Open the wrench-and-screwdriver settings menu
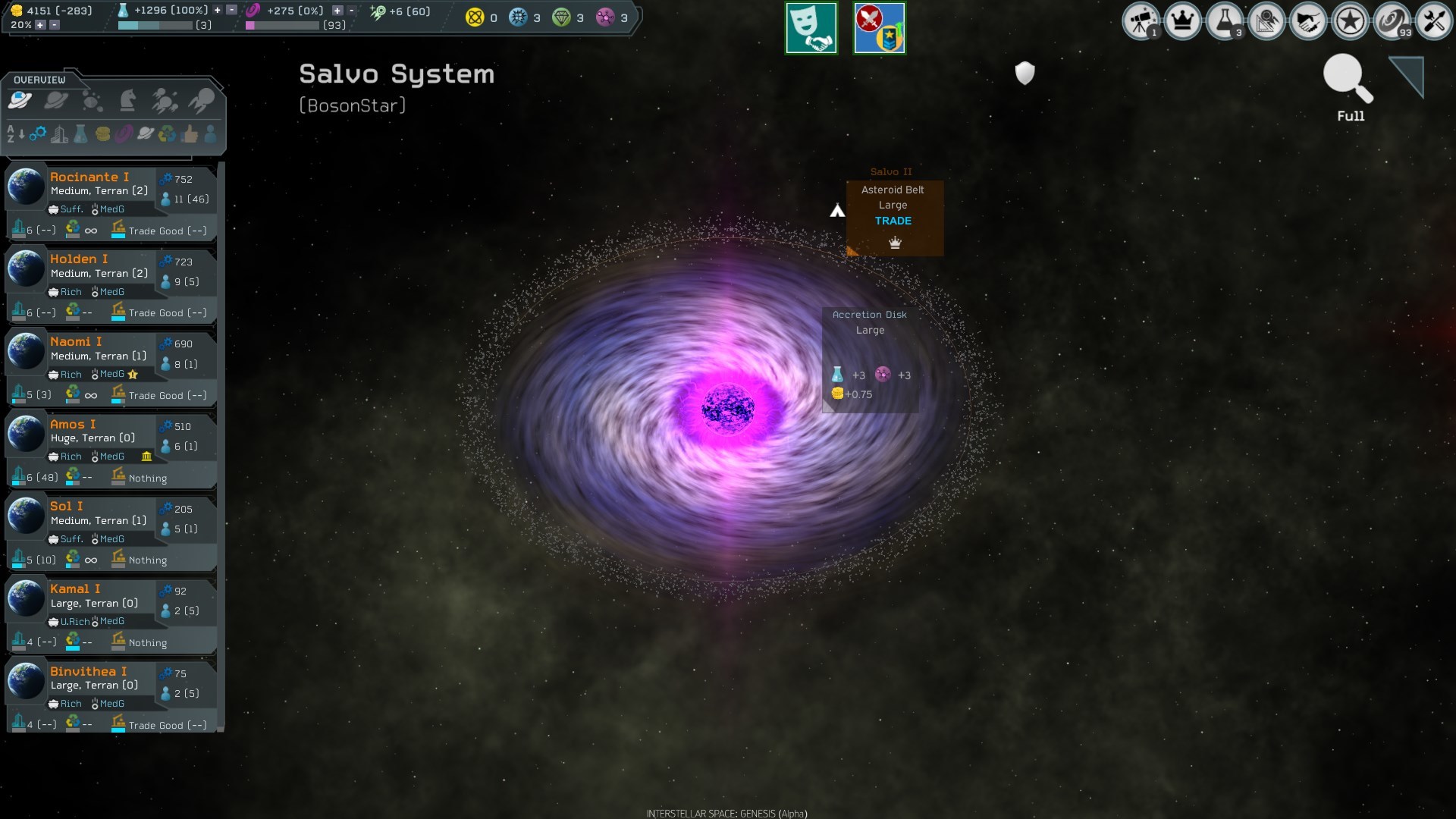 pyautogui.click(x=1436, y=21)
